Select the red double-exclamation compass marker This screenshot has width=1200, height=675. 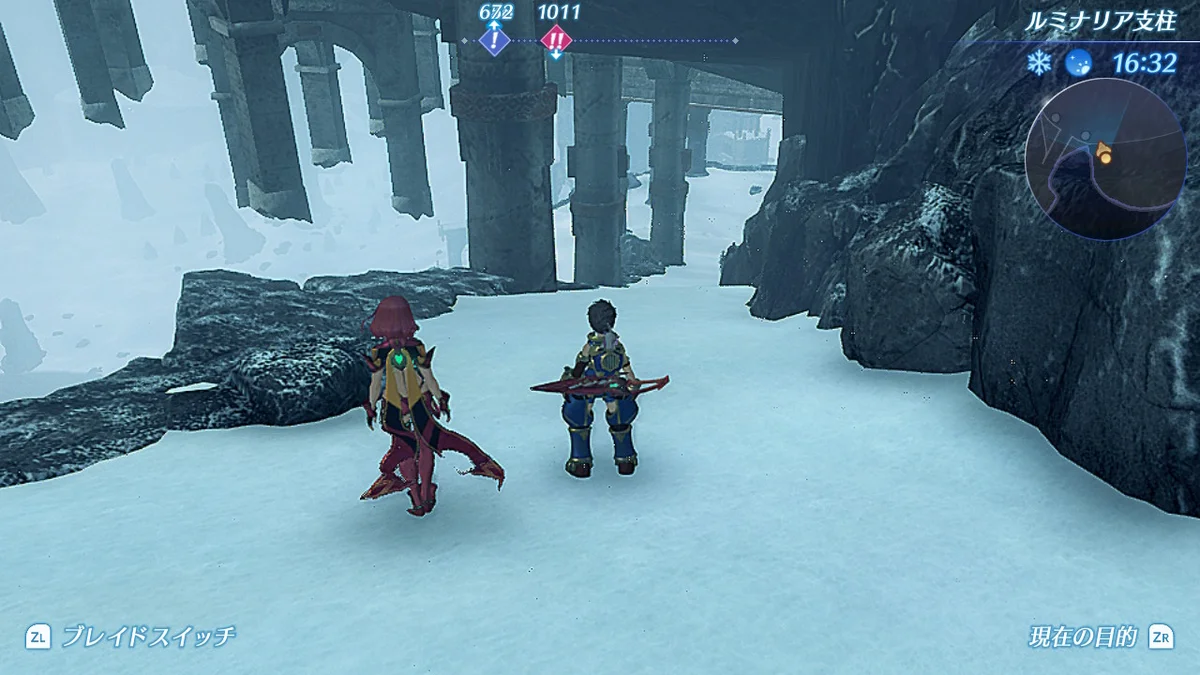click(556, 41)
